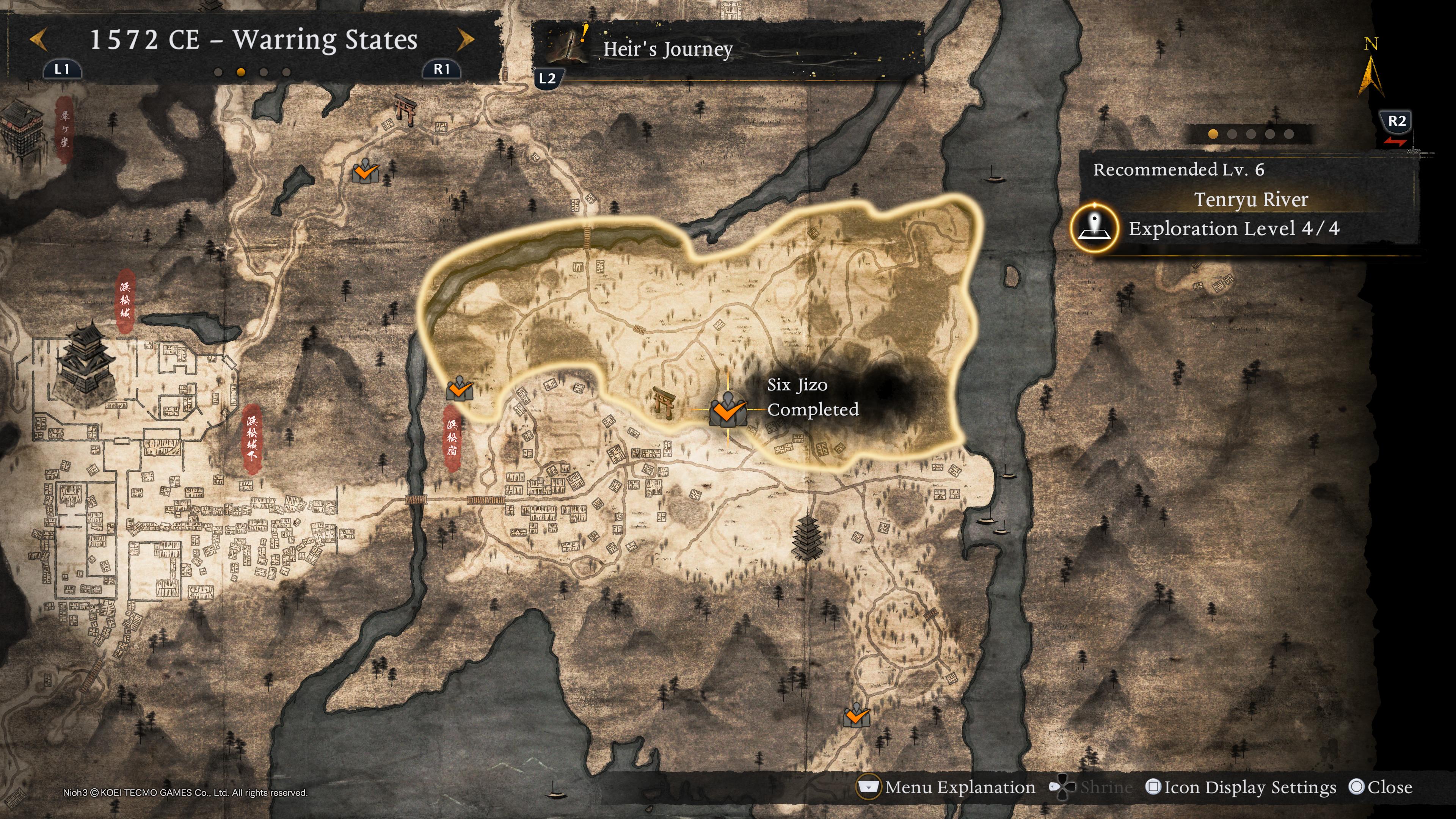Select the Six Jizo completed mission marker
The height and width of the screenshot is (819, 1456).
pyautogui.click(x=728, y=409)
